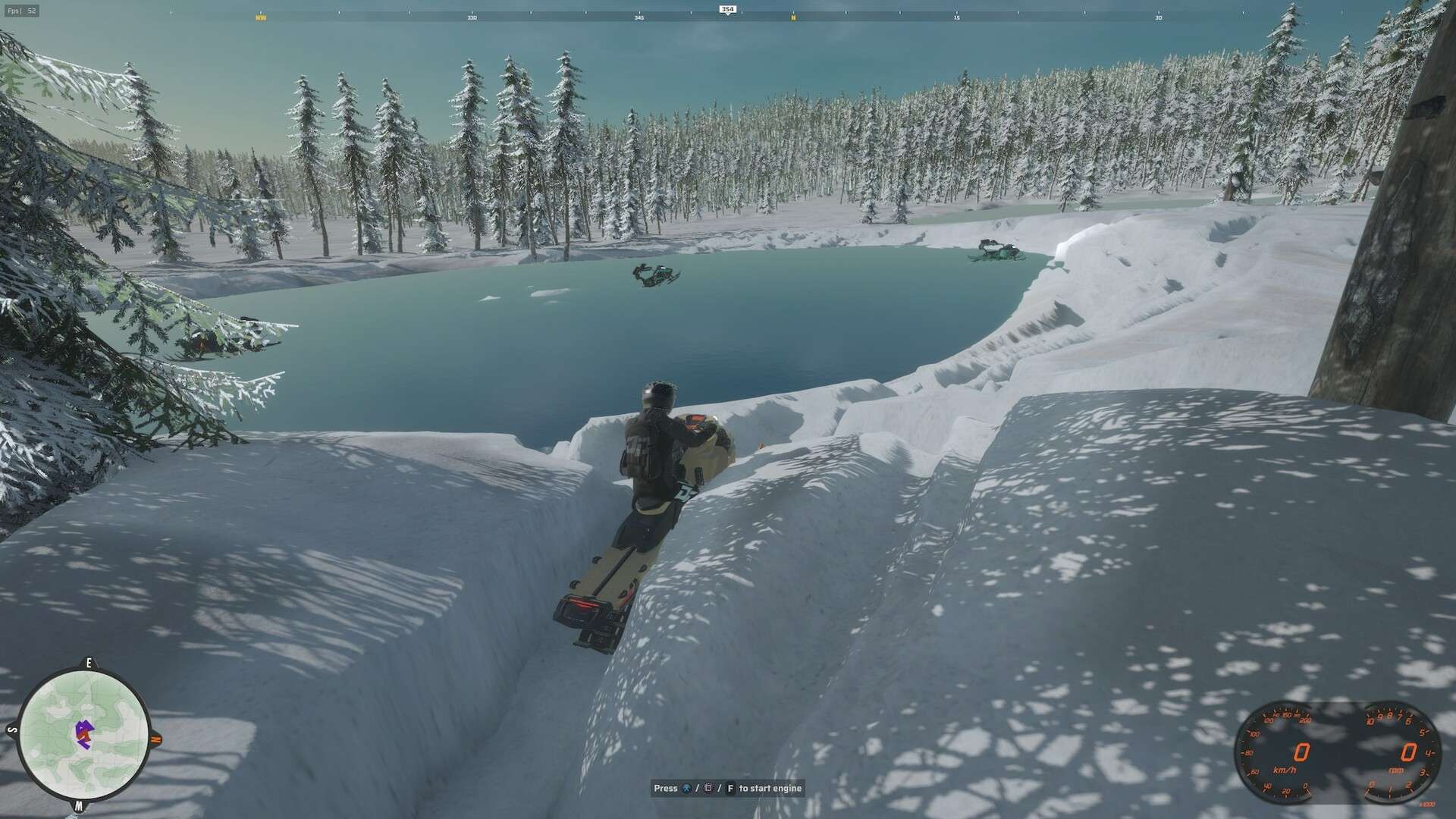1456x819 pixels.
Task: Click the F key icon in engine prompt
Action: (731, 788)
